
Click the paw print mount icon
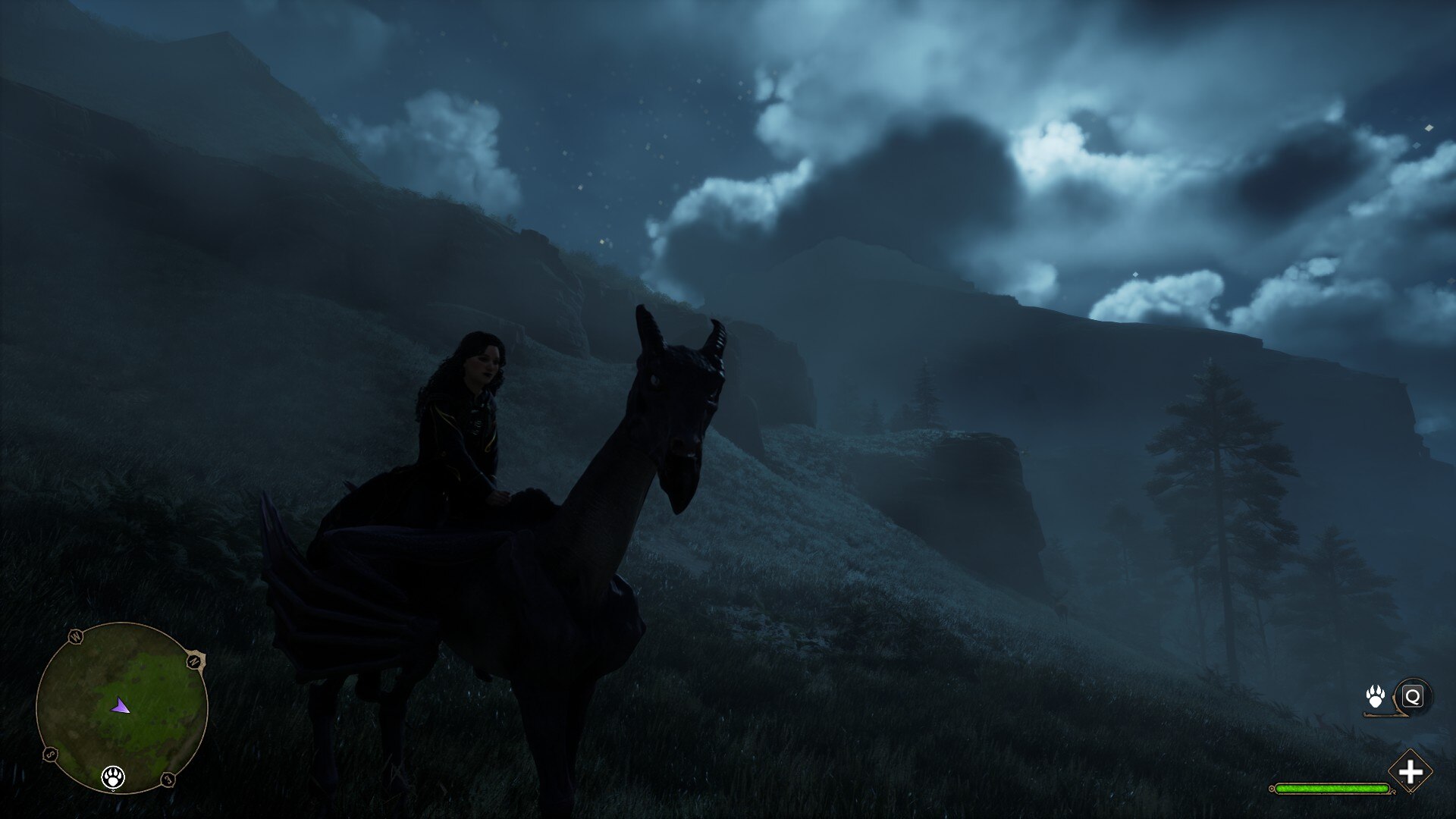pyautogui.click(x=1375, y=696)
